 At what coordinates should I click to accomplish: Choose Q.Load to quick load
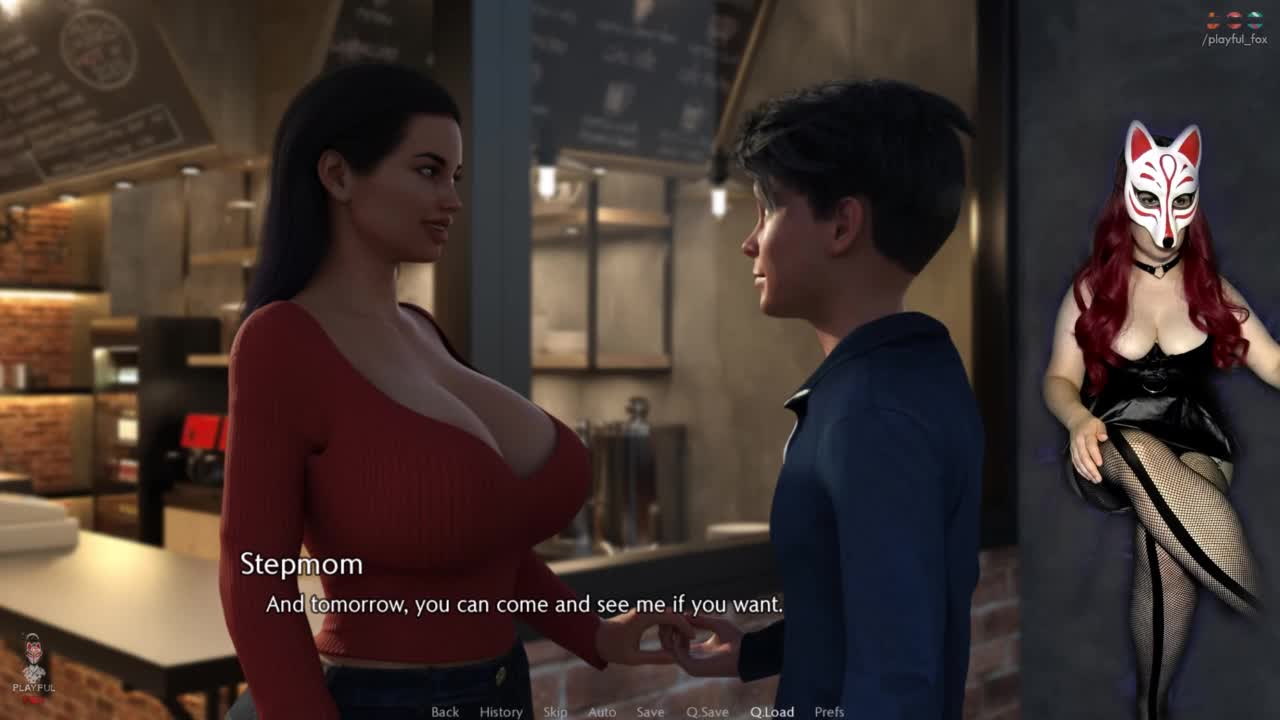tap(772, 712)
